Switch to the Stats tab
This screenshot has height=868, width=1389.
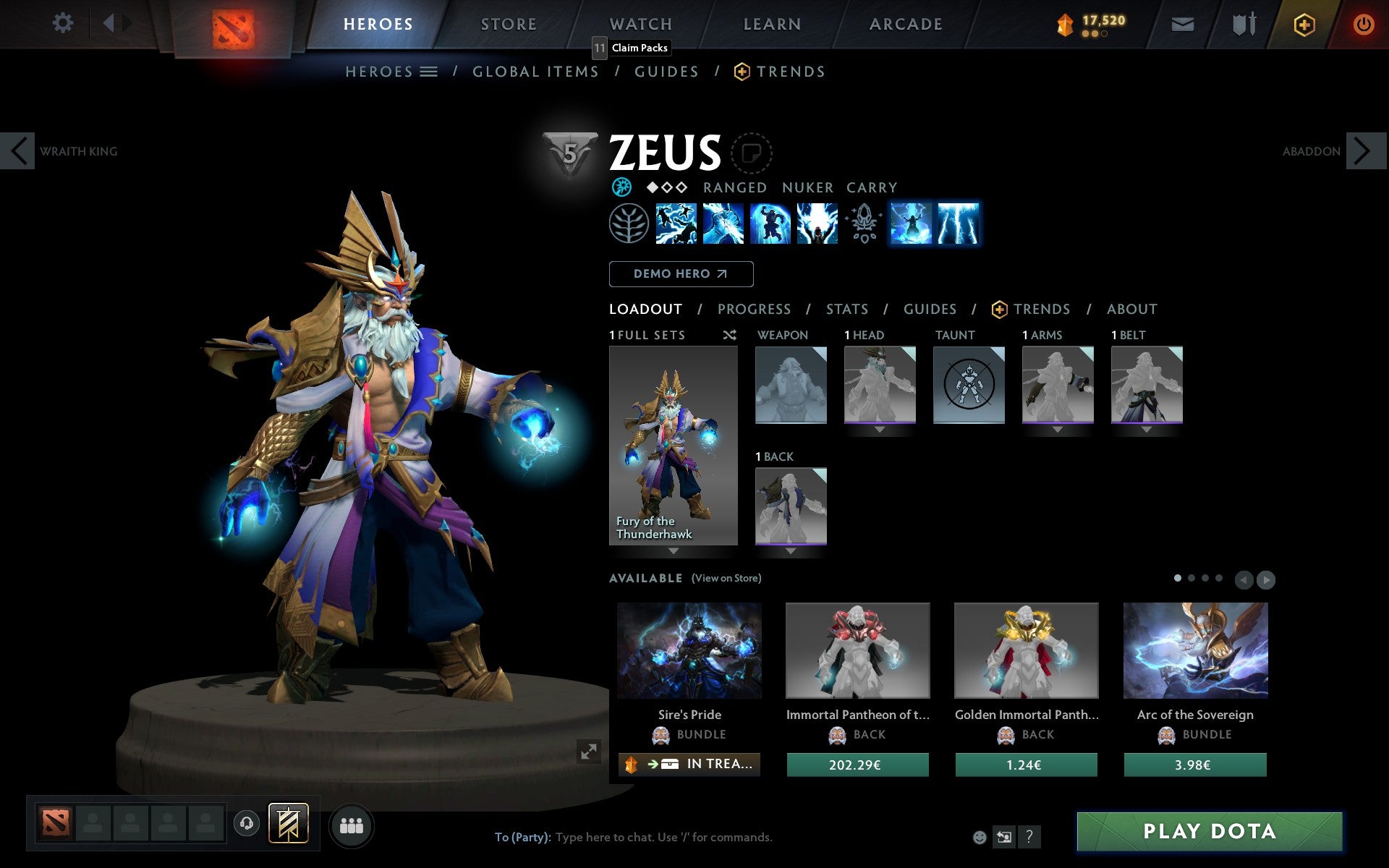click(x=846, y=309)
